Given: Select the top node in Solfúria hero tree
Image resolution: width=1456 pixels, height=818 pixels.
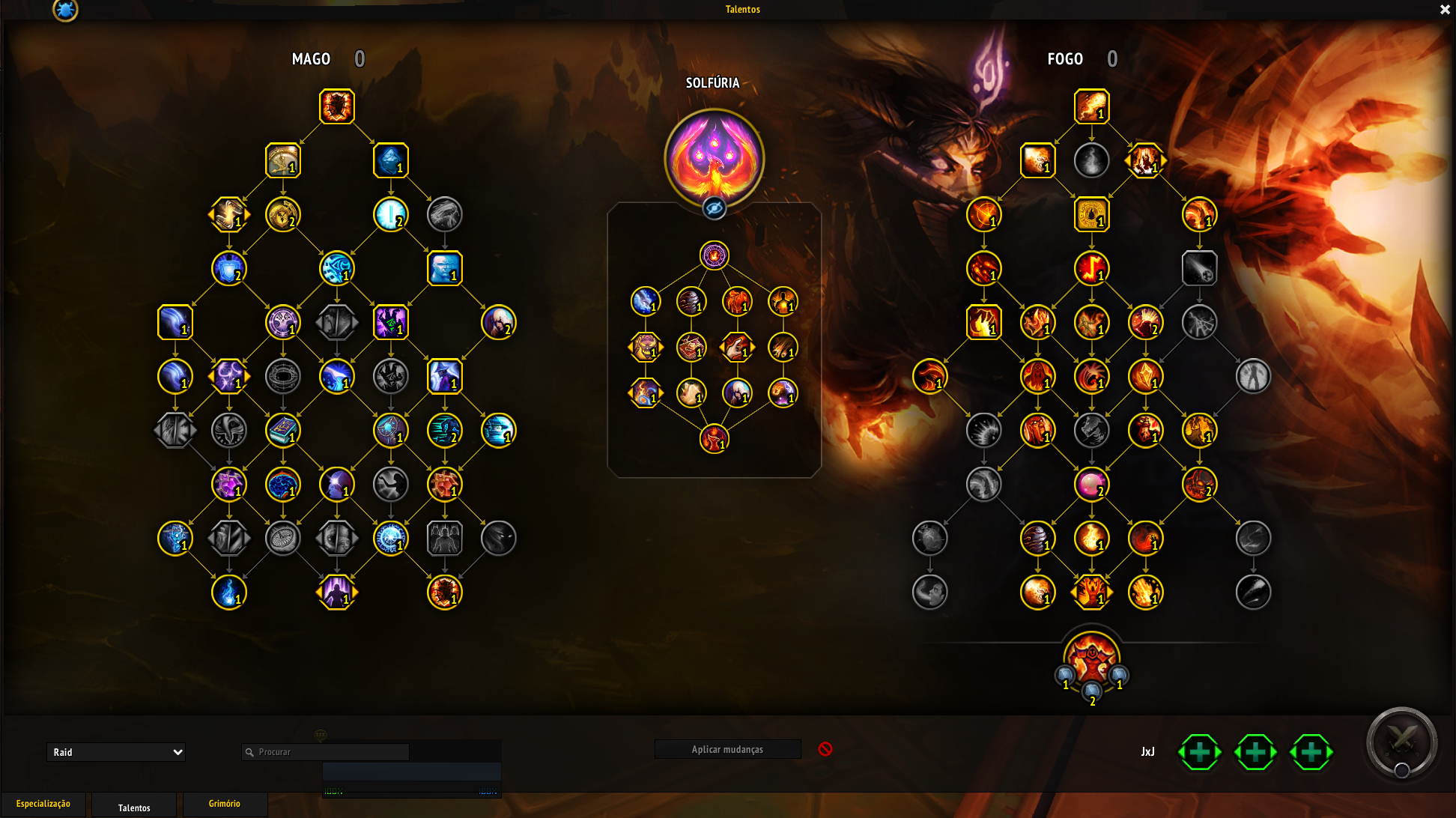Looking at the screenshot, I should [x=715, y=255].
